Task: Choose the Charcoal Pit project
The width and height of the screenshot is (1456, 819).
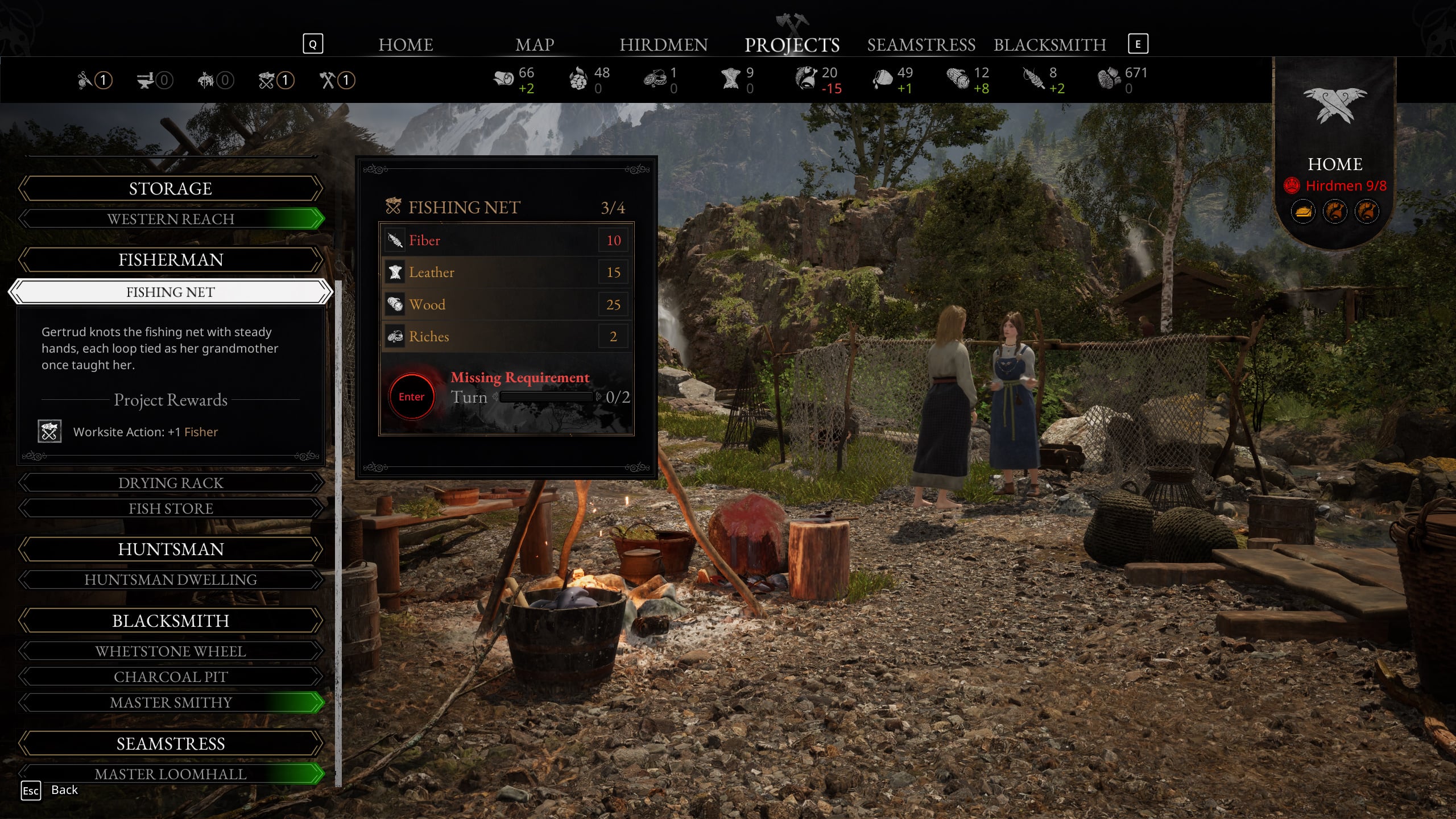Action: pyautogui.click(x=171, y=677)
